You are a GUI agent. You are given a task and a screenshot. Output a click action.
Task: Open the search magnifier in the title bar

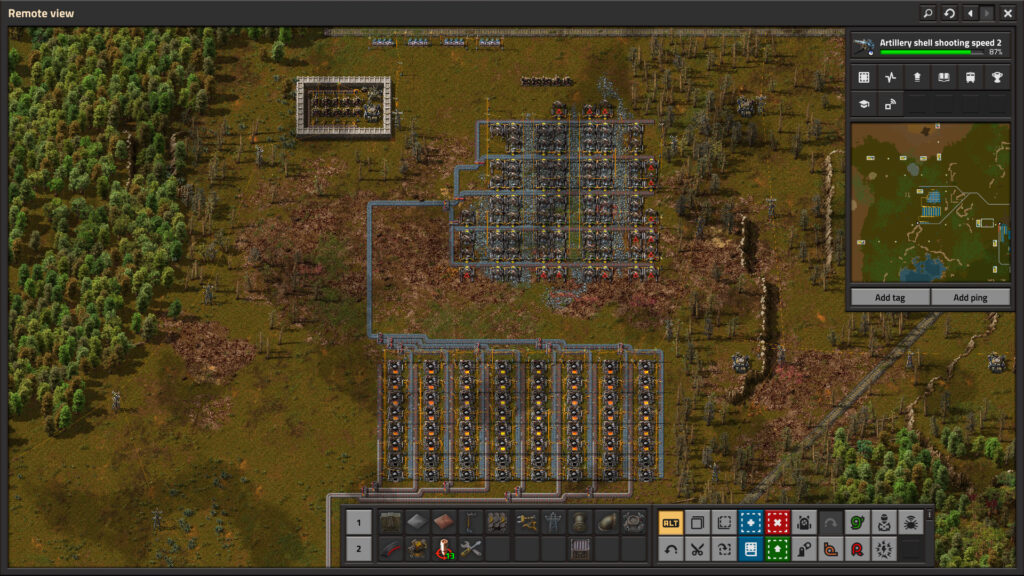point(928,13)
